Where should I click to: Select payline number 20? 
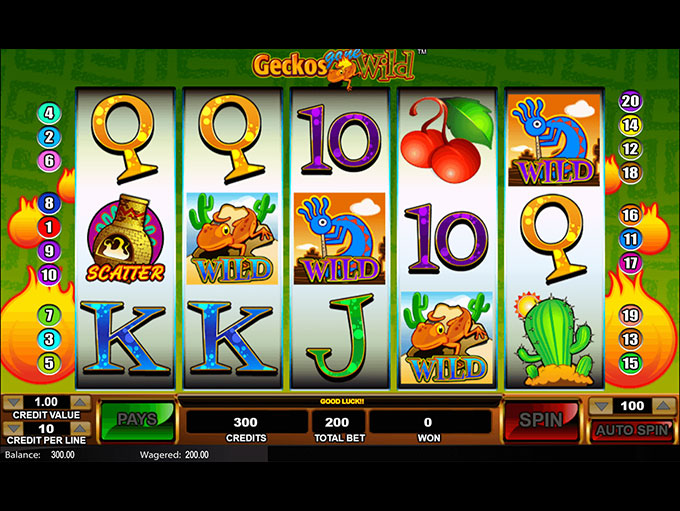click(x=630, y=101)
